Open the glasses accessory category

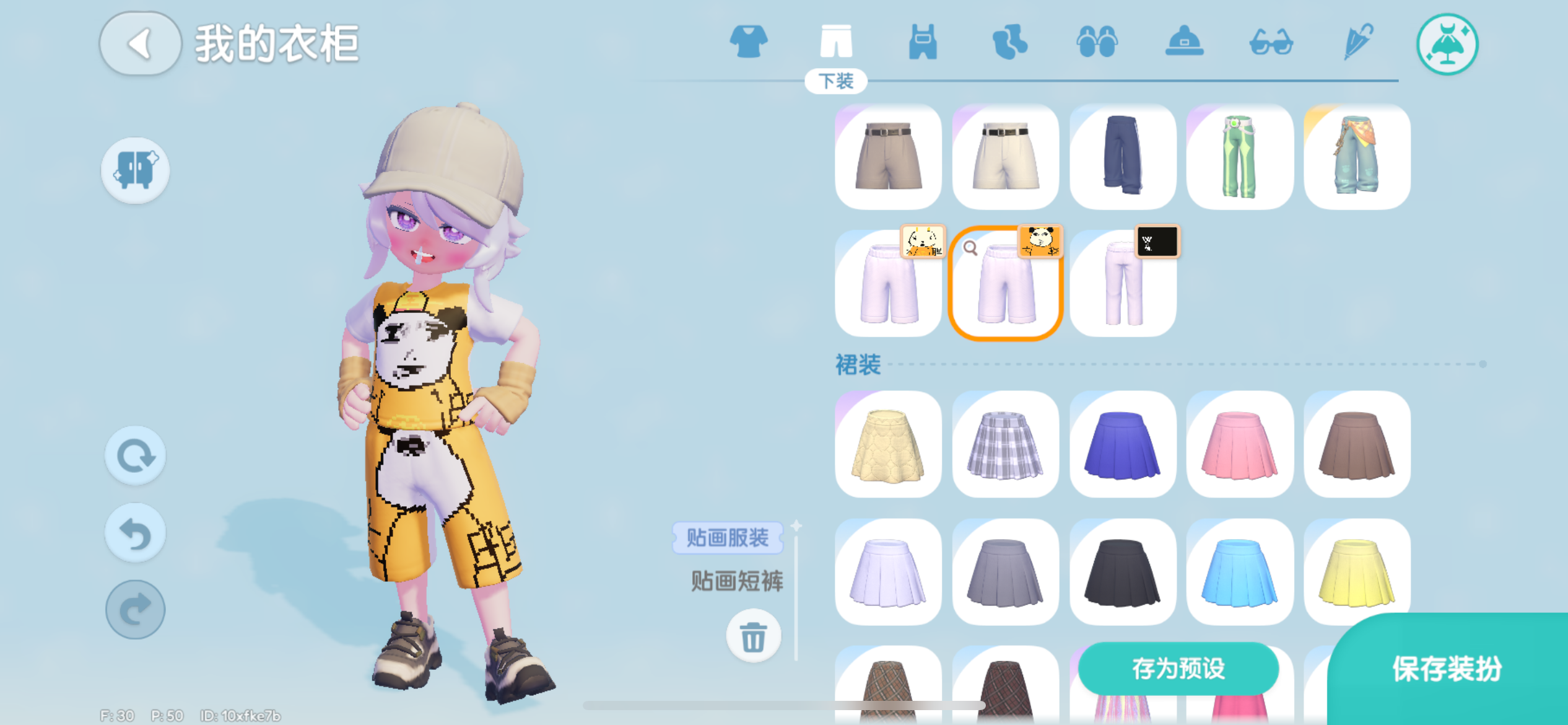pos(1270,42)
